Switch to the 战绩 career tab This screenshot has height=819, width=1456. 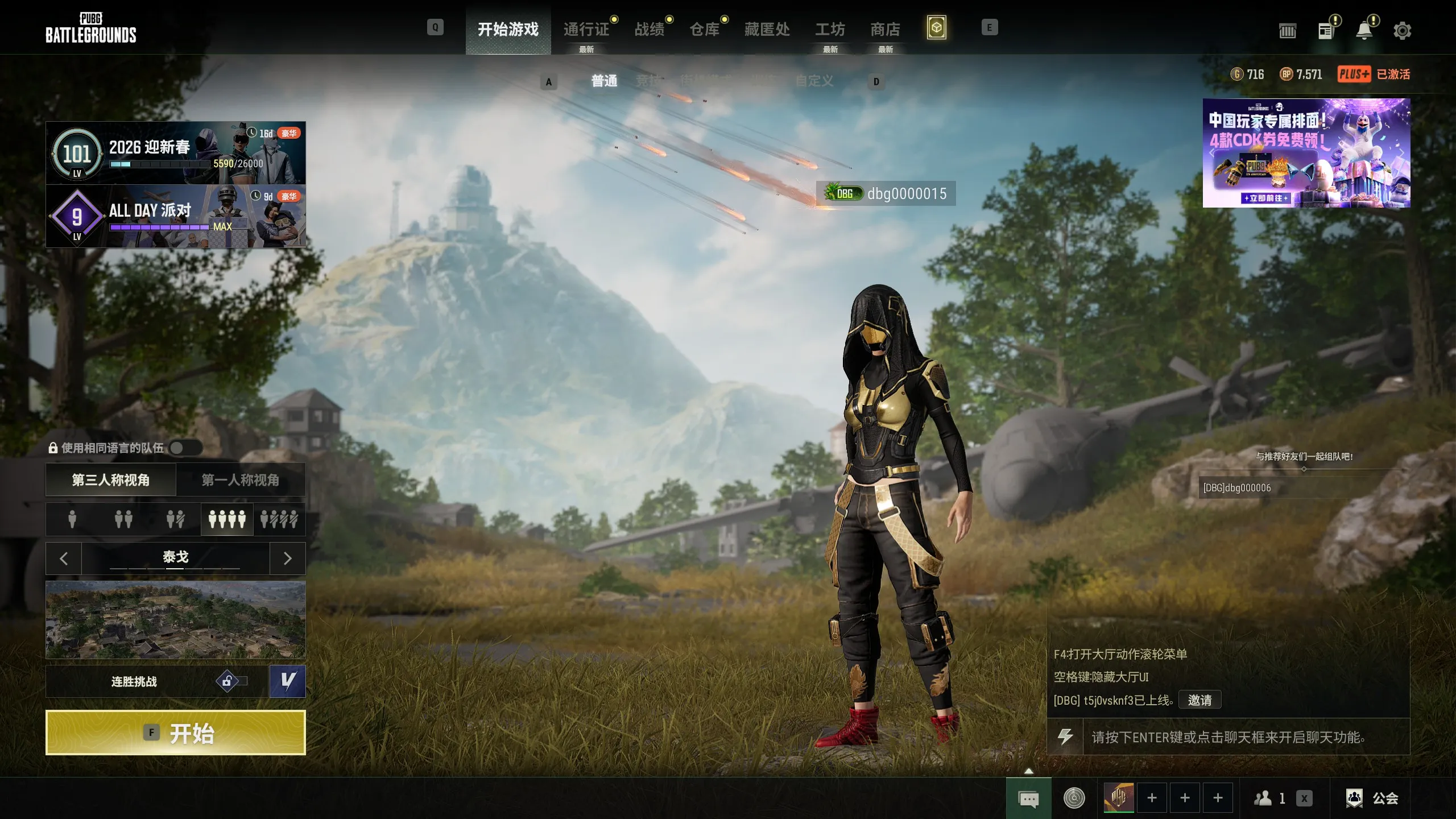pyautogui.click(x=650, y=30)
